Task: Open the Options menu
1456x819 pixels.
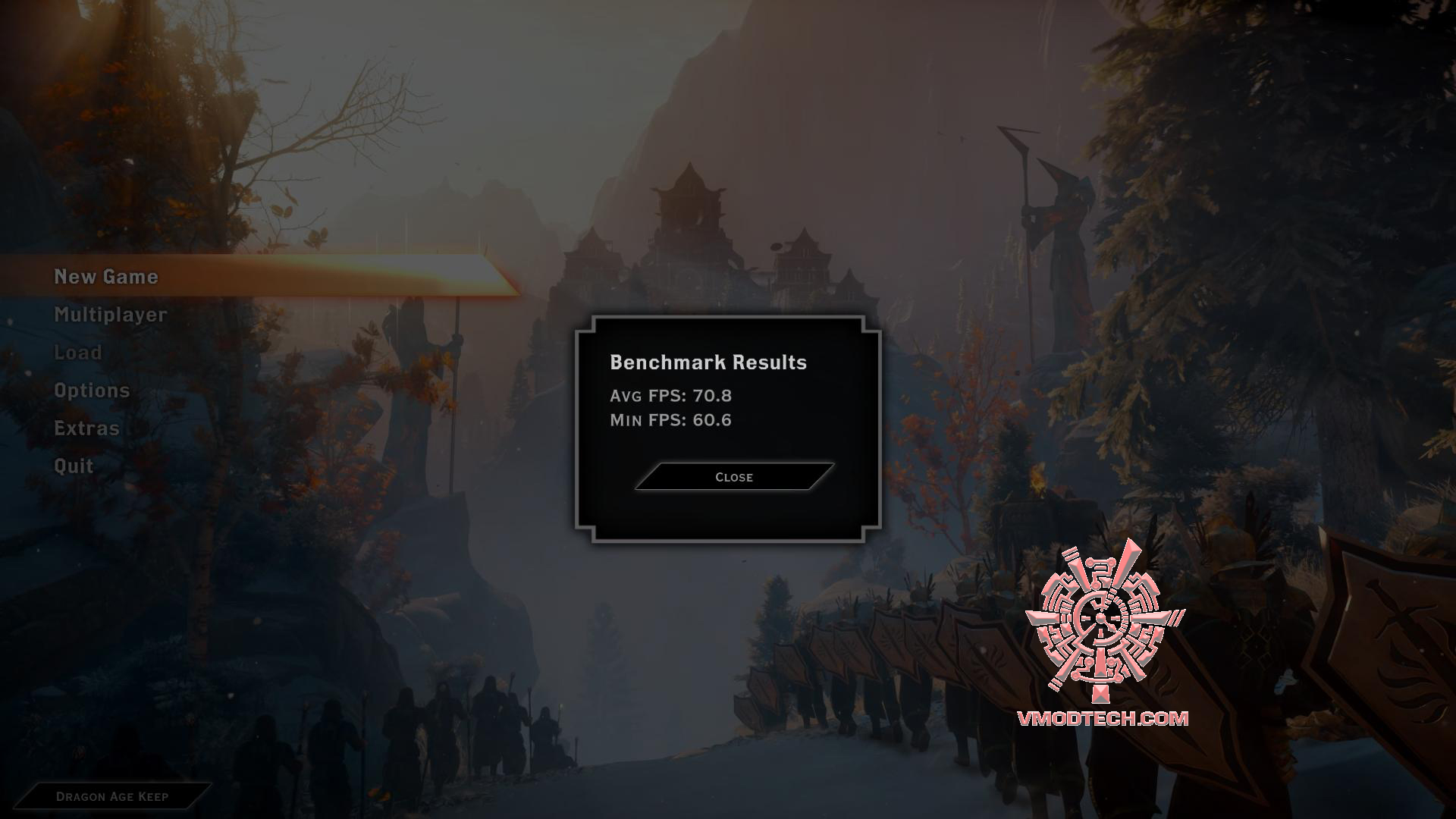Action: click(x=92, y=391)
